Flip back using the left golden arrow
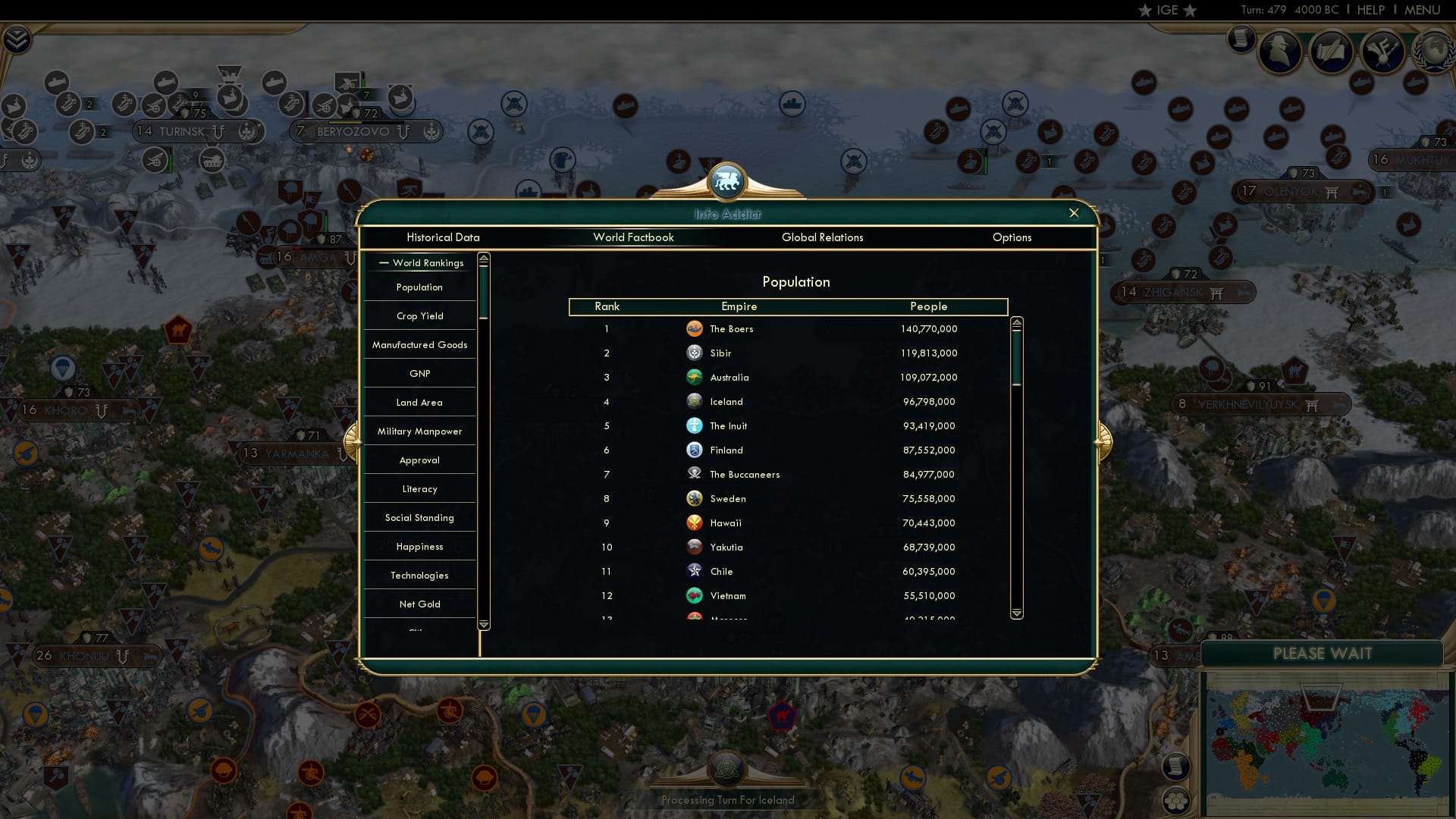The height and width of the screenshot is (819, 1456). pos(353,444)
